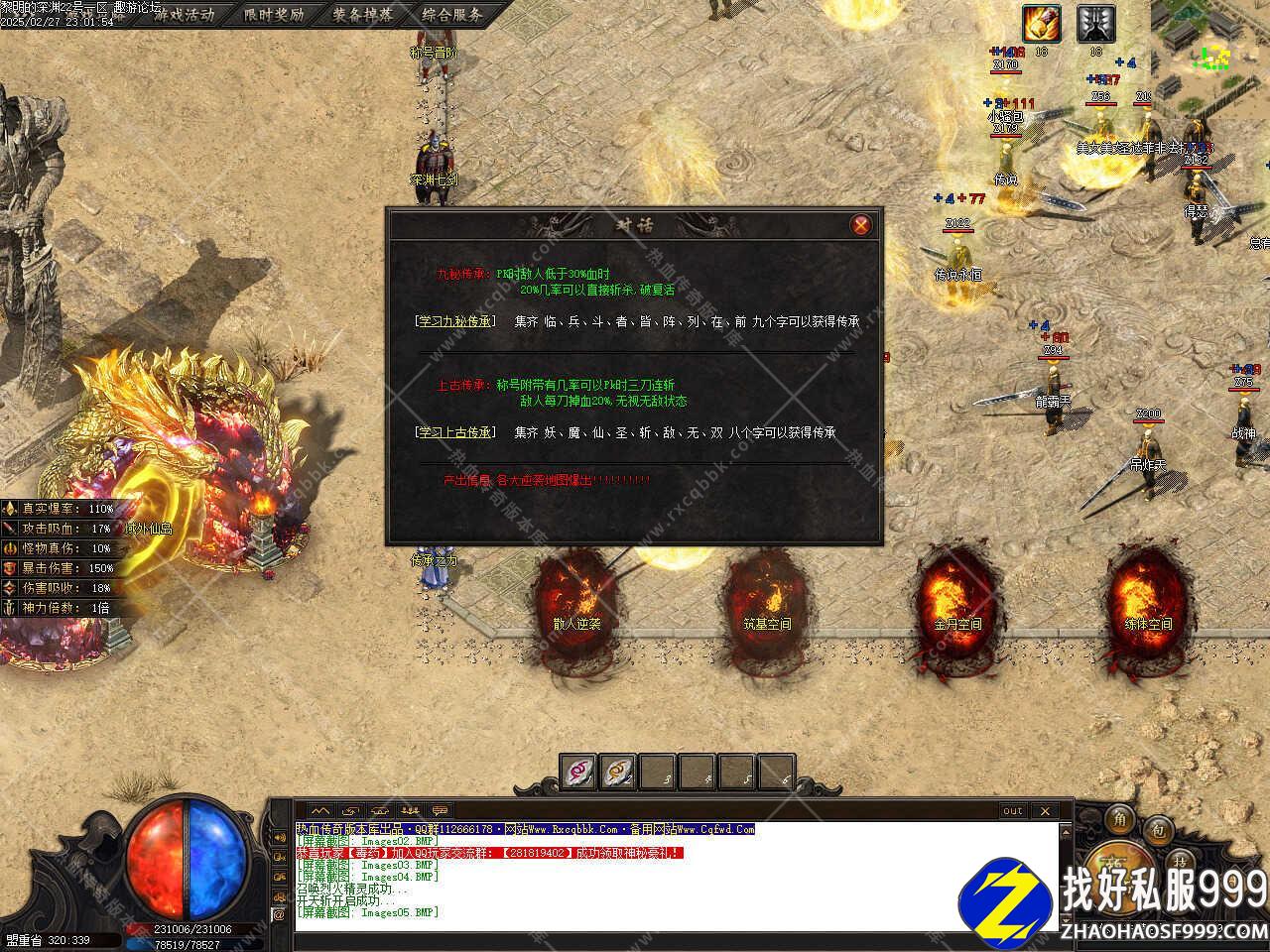This screenshot has width=1270, height=952.
Task: Open the 综合服务 menu
Action: coord(451,14)
